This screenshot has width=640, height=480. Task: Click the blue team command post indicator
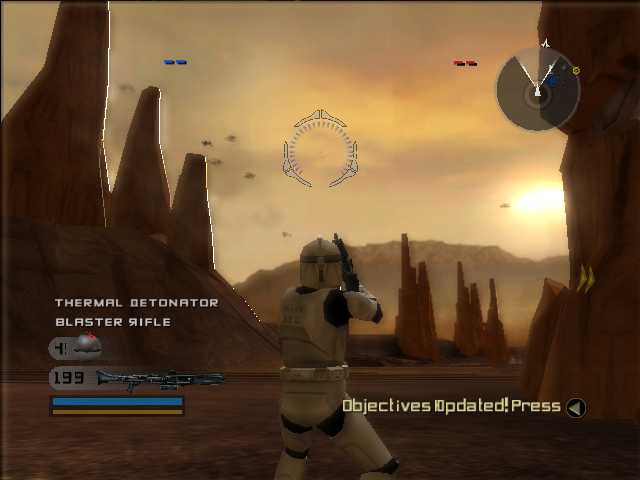[x=175, y=62]
